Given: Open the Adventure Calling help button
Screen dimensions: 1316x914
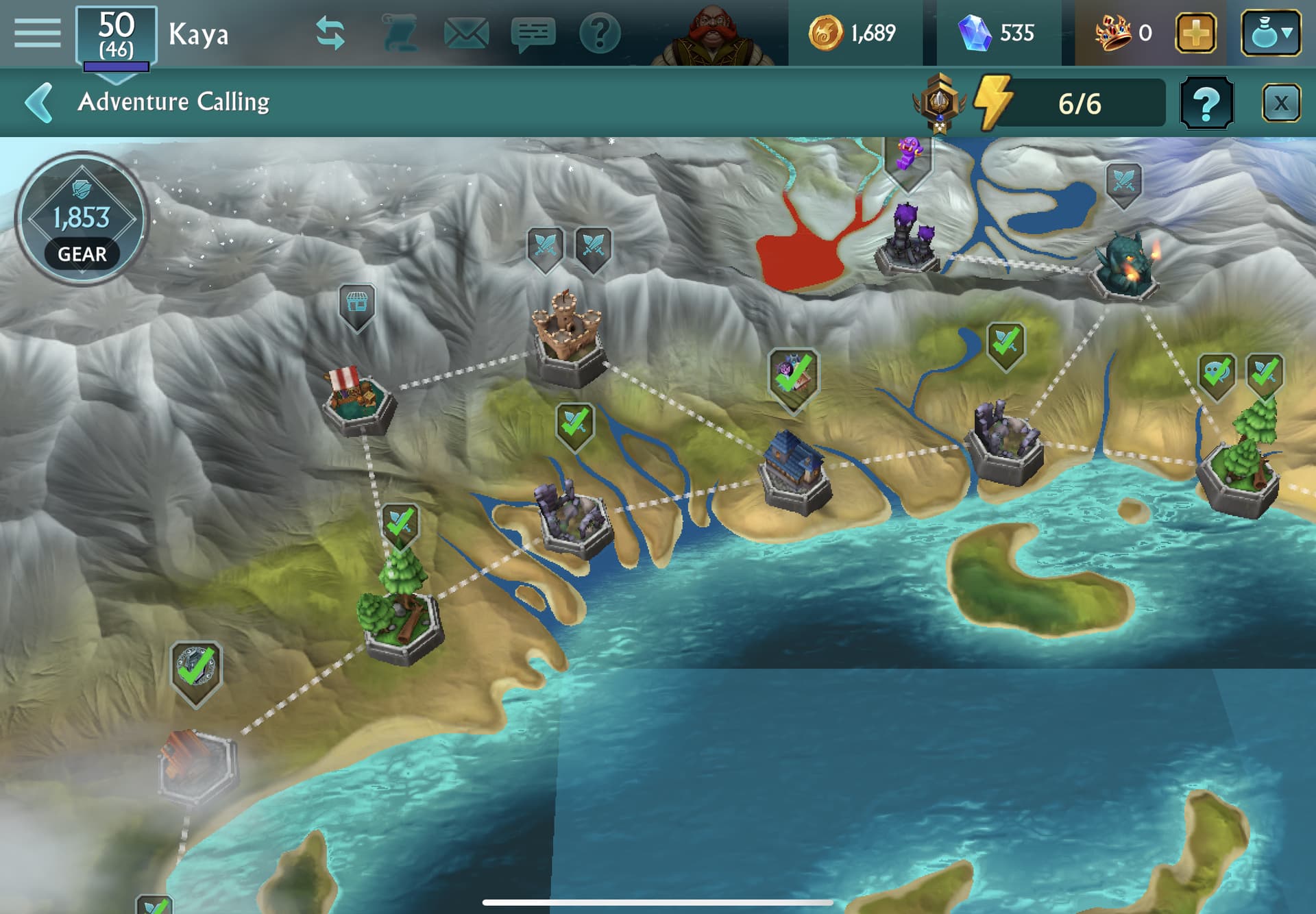Looking at the screenshot, I should point(1206,104).
